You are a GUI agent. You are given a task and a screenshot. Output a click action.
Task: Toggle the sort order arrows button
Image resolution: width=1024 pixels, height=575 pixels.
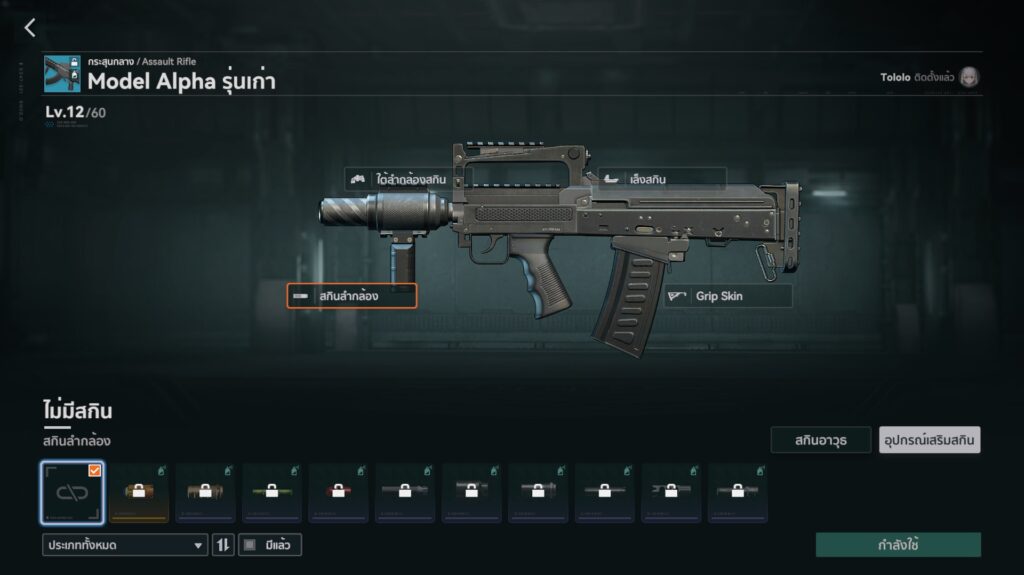click(x=223, y=545)
